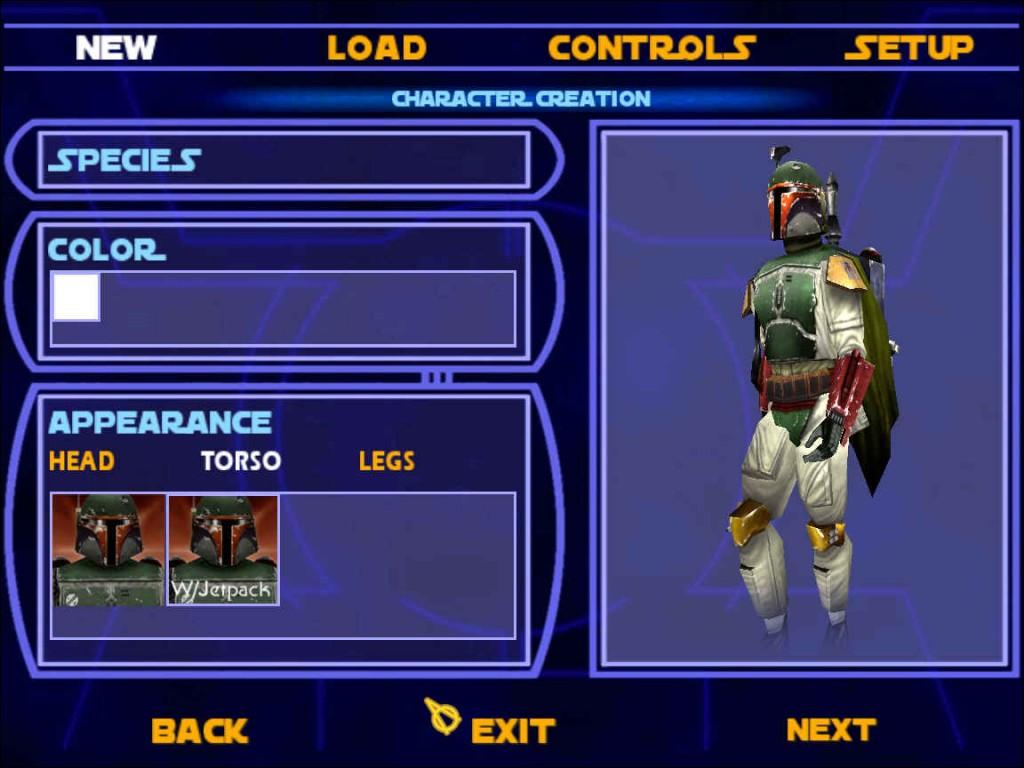Open the New game menu
The width and height of the screenshot is (1024, 768).
pyautogui.click(x=116, y=47)
